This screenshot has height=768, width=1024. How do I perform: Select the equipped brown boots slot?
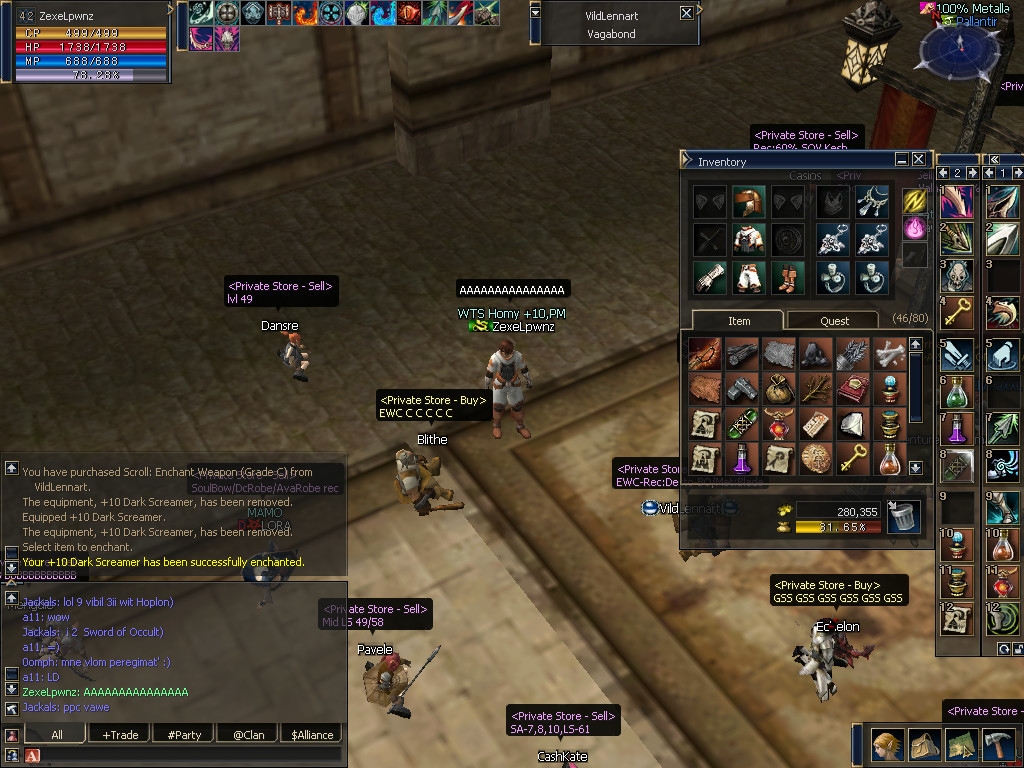787,277
